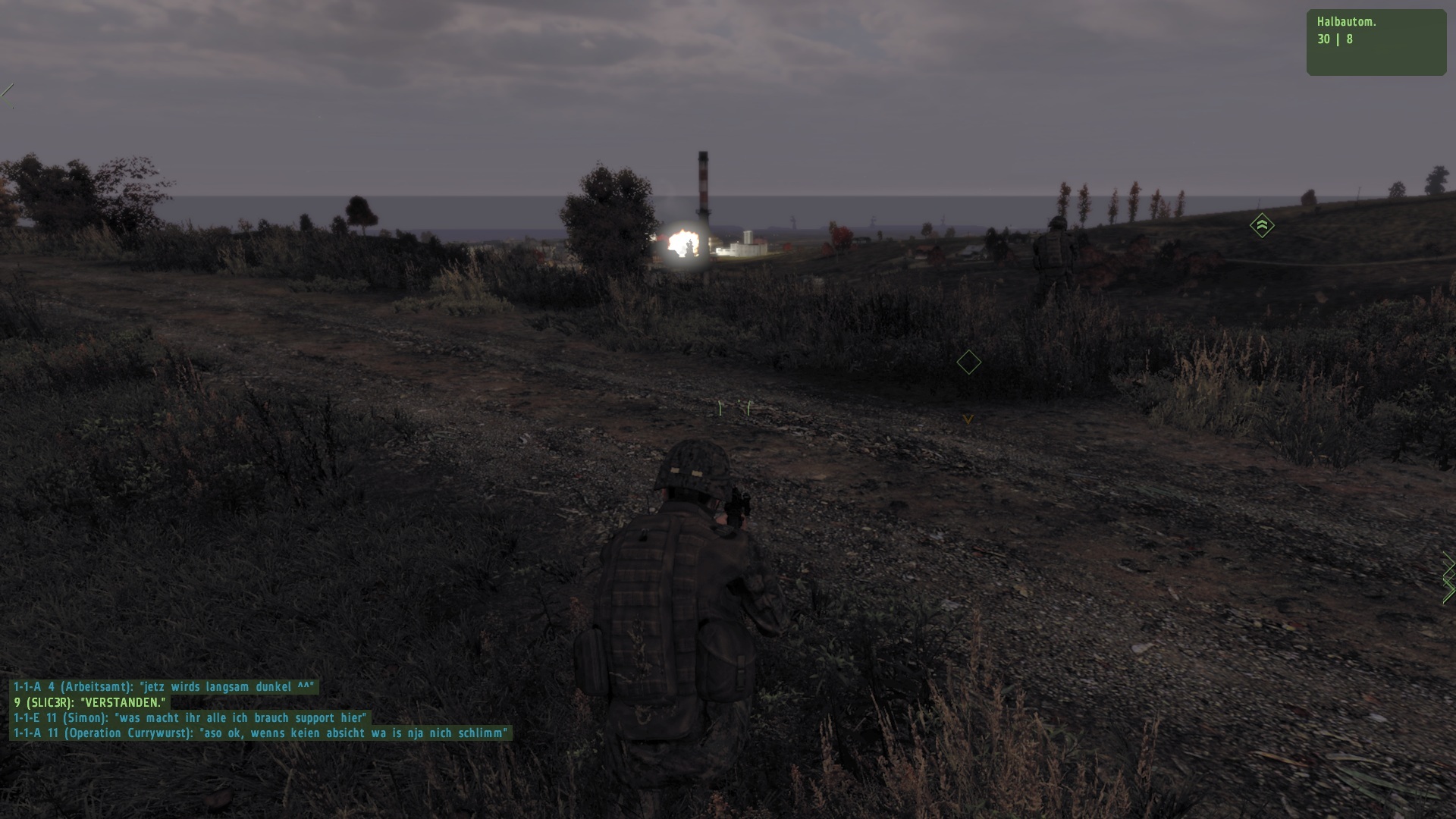The image size is (1456, 819).
Task: Click Simon's chat message requesting support
Action: pyautogui.click(x=190, y=718)
